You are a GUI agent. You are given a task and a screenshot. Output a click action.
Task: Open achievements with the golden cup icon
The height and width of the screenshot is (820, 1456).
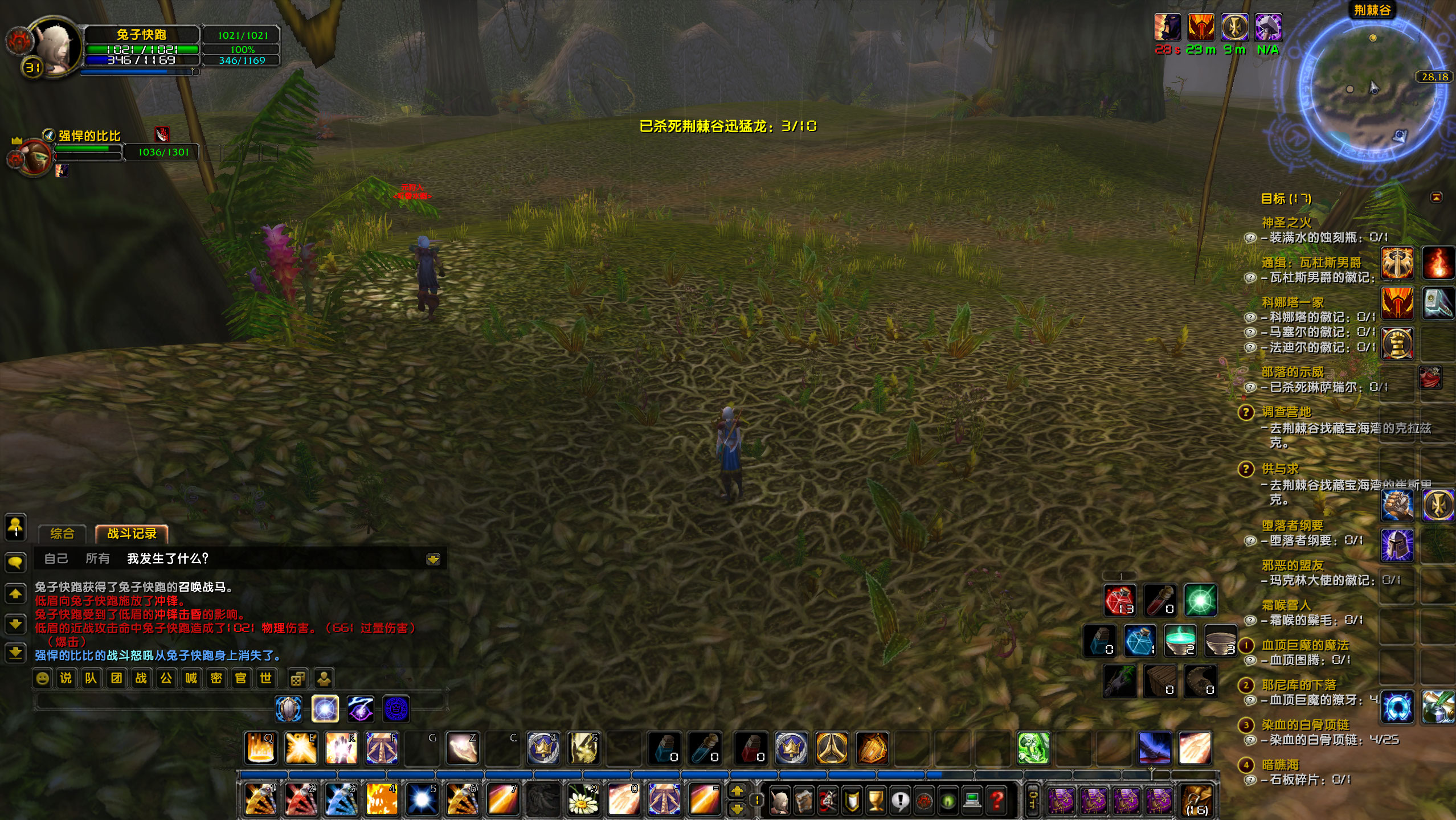[x=877, y=800]
